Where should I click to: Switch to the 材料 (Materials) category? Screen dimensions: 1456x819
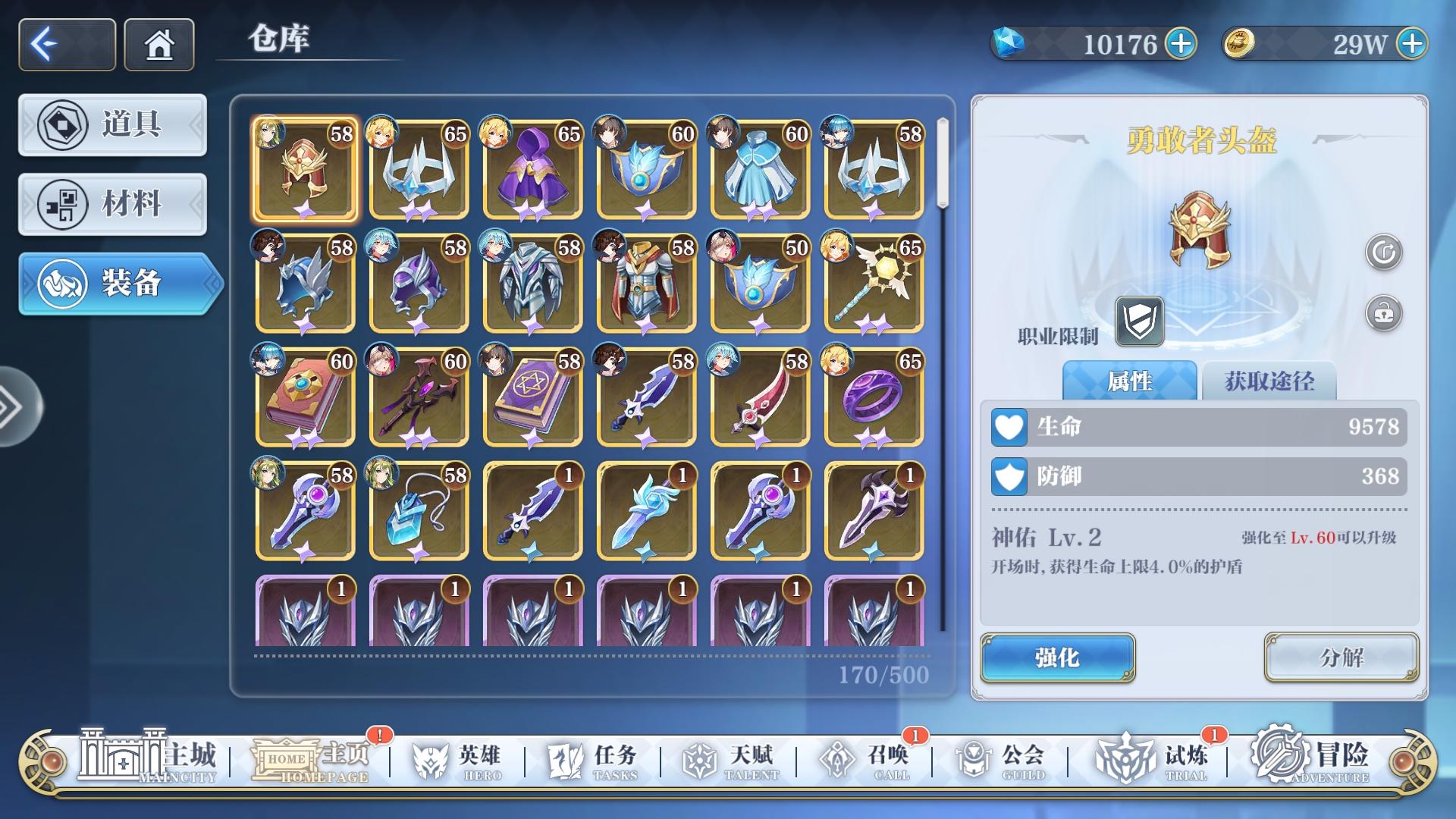112,205
